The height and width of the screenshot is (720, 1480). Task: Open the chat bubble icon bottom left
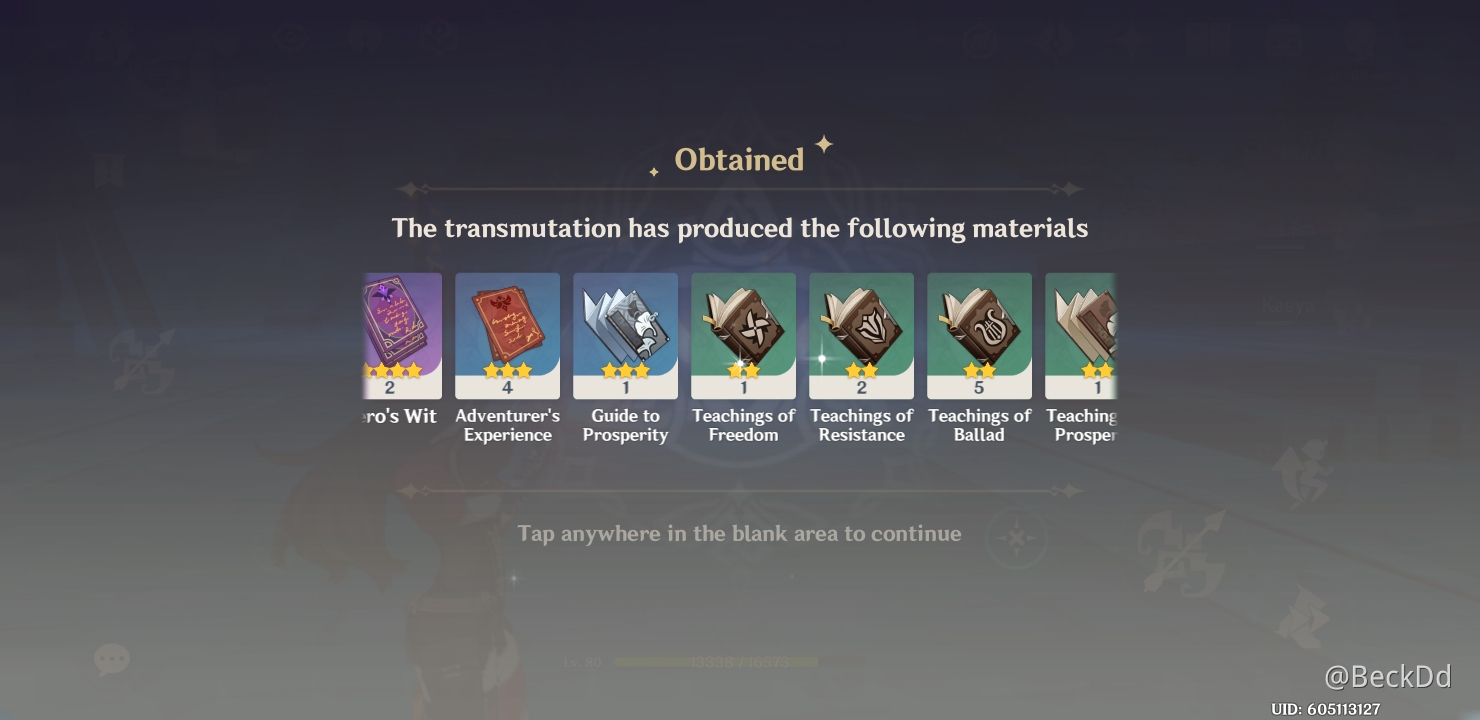coord(112,659)
